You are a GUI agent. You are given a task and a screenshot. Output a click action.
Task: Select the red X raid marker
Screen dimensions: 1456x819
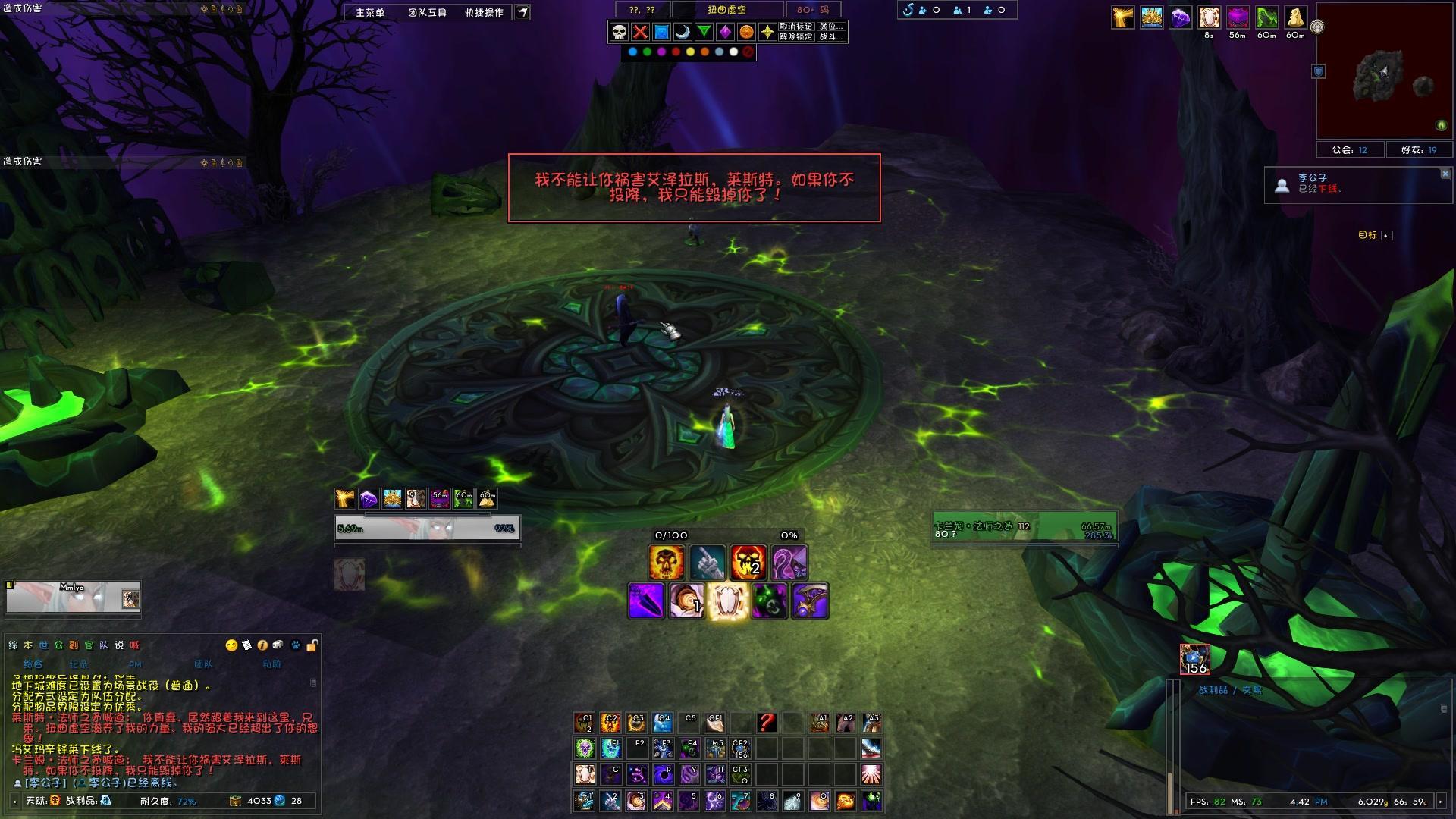[640, 32]
